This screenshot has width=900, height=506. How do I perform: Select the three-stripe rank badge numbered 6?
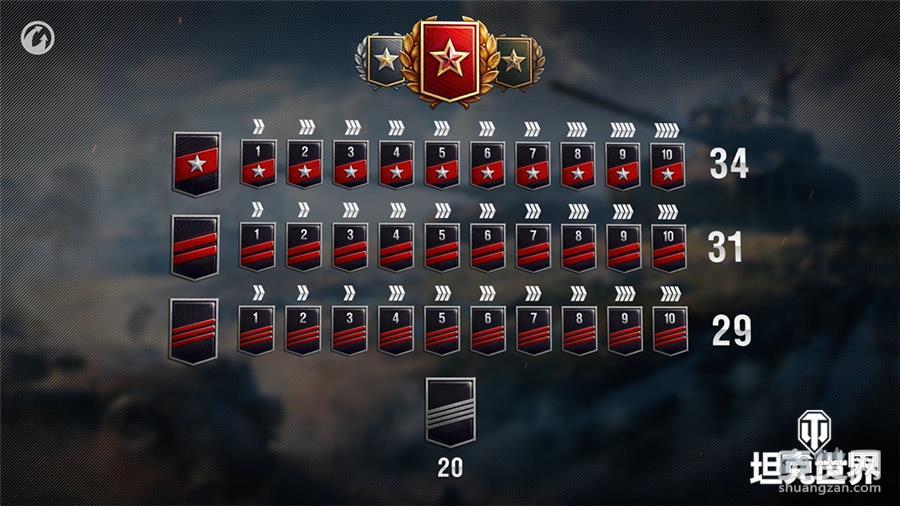486,329
